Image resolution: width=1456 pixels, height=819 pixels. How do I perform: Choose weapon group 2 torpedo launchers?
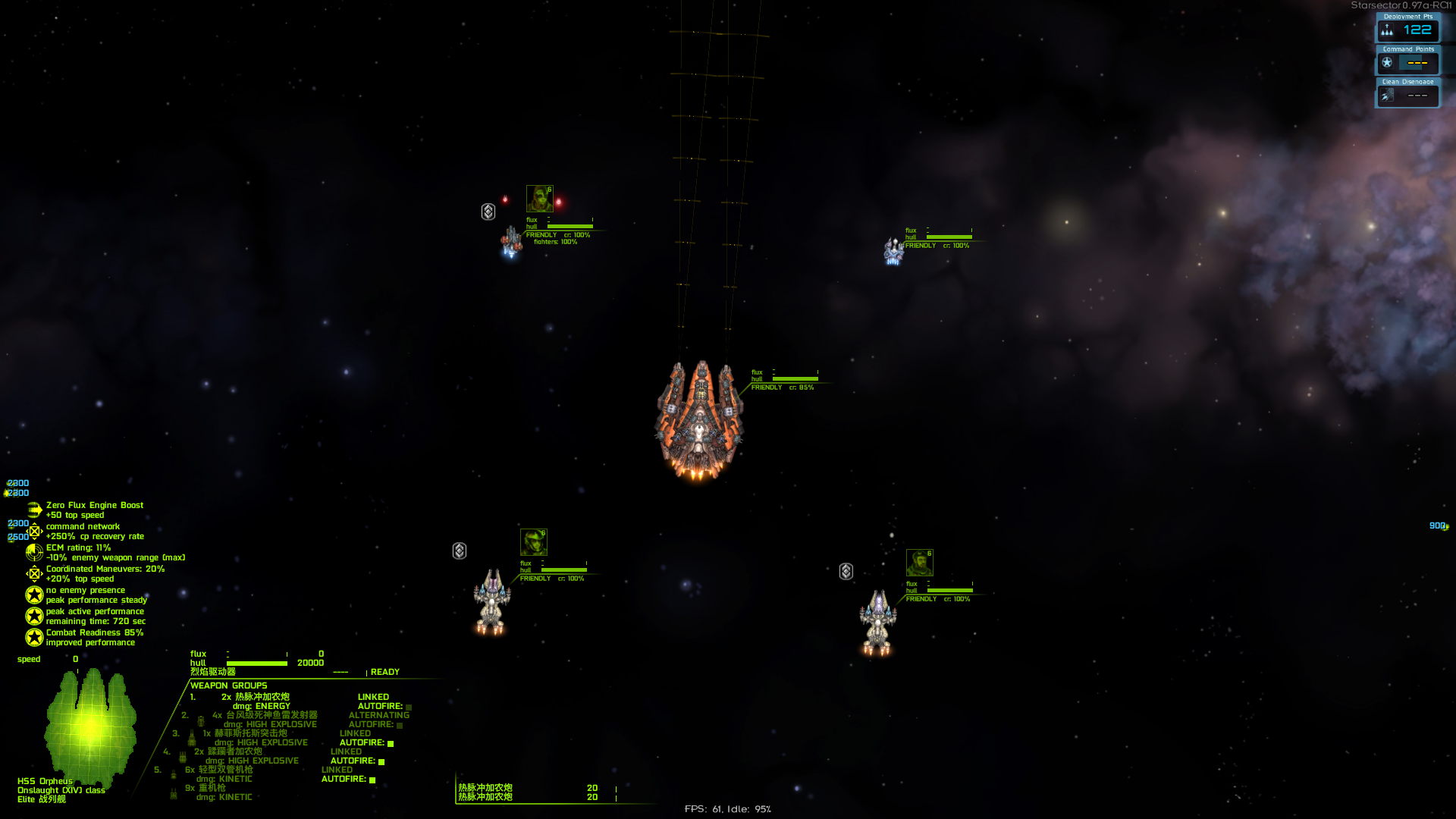click(x=271, y=715)
